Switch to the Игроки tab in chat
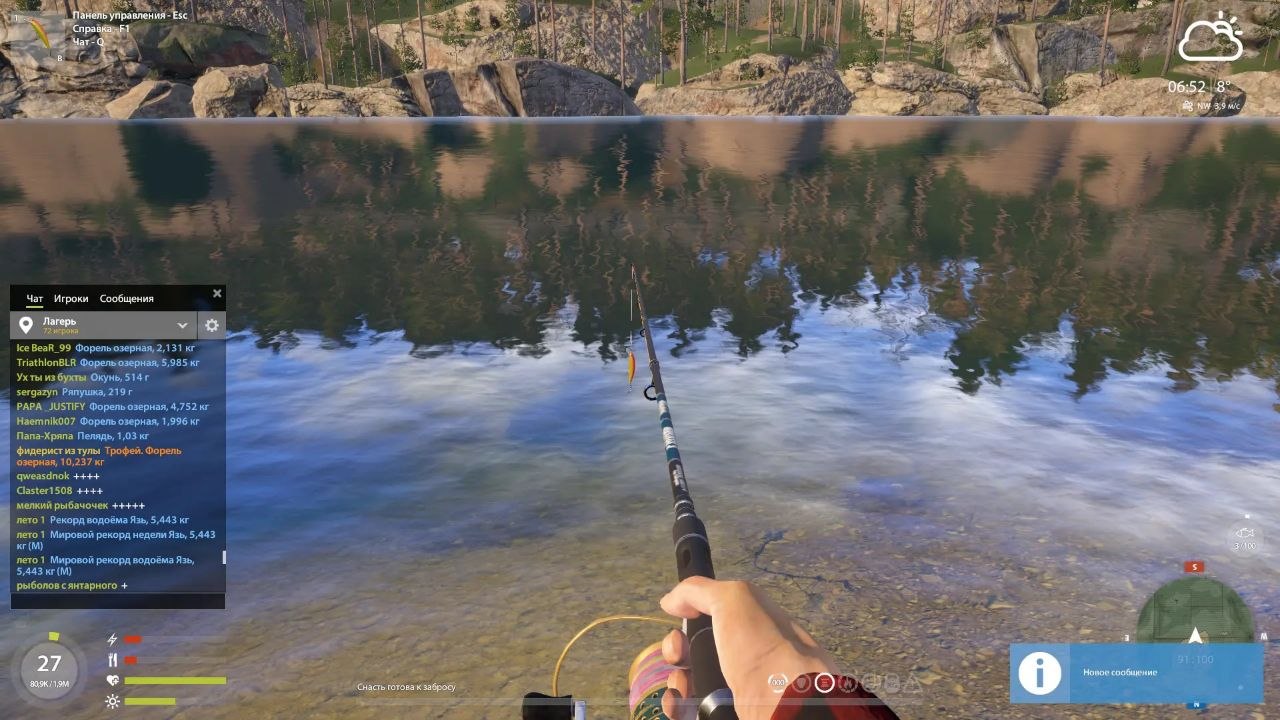The image size is (1280, 720). tap(71, 299)
